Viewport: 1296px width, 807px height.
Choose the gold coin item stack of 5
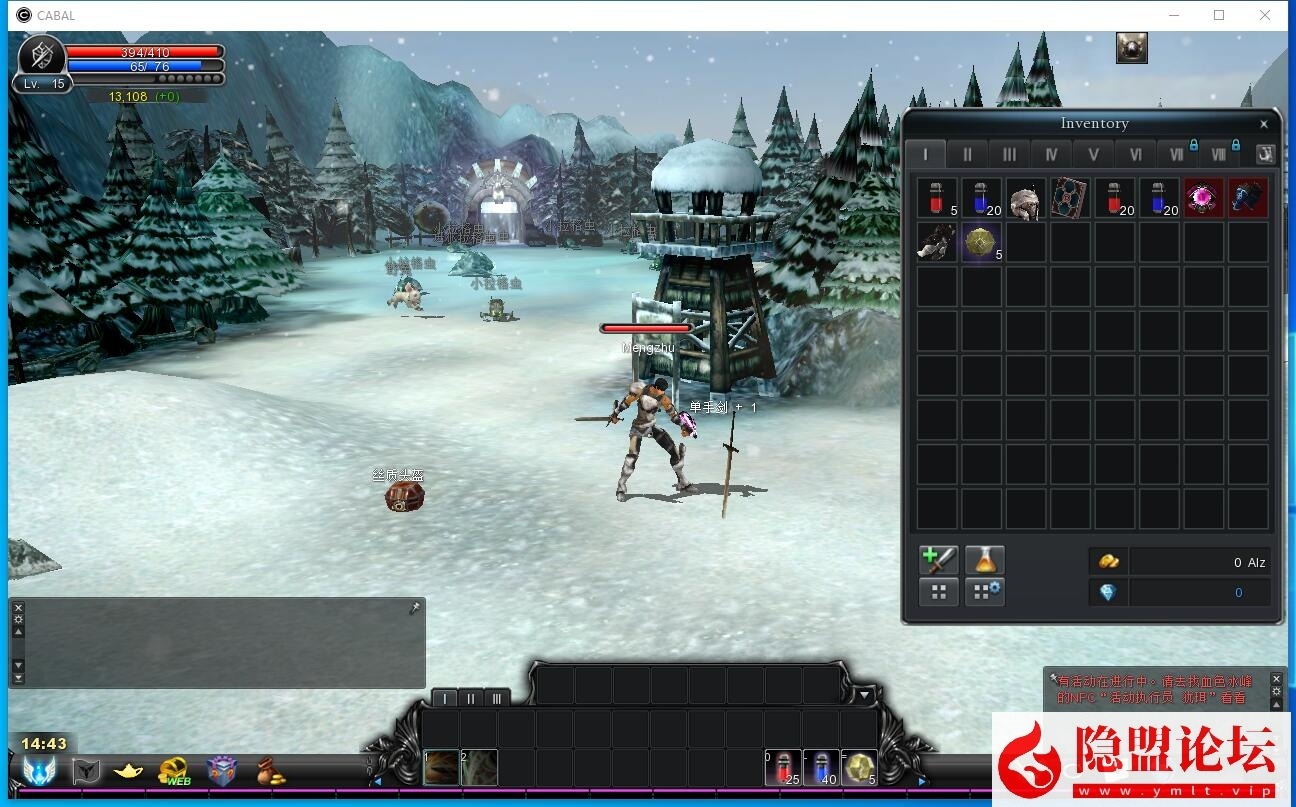[980, 243]
